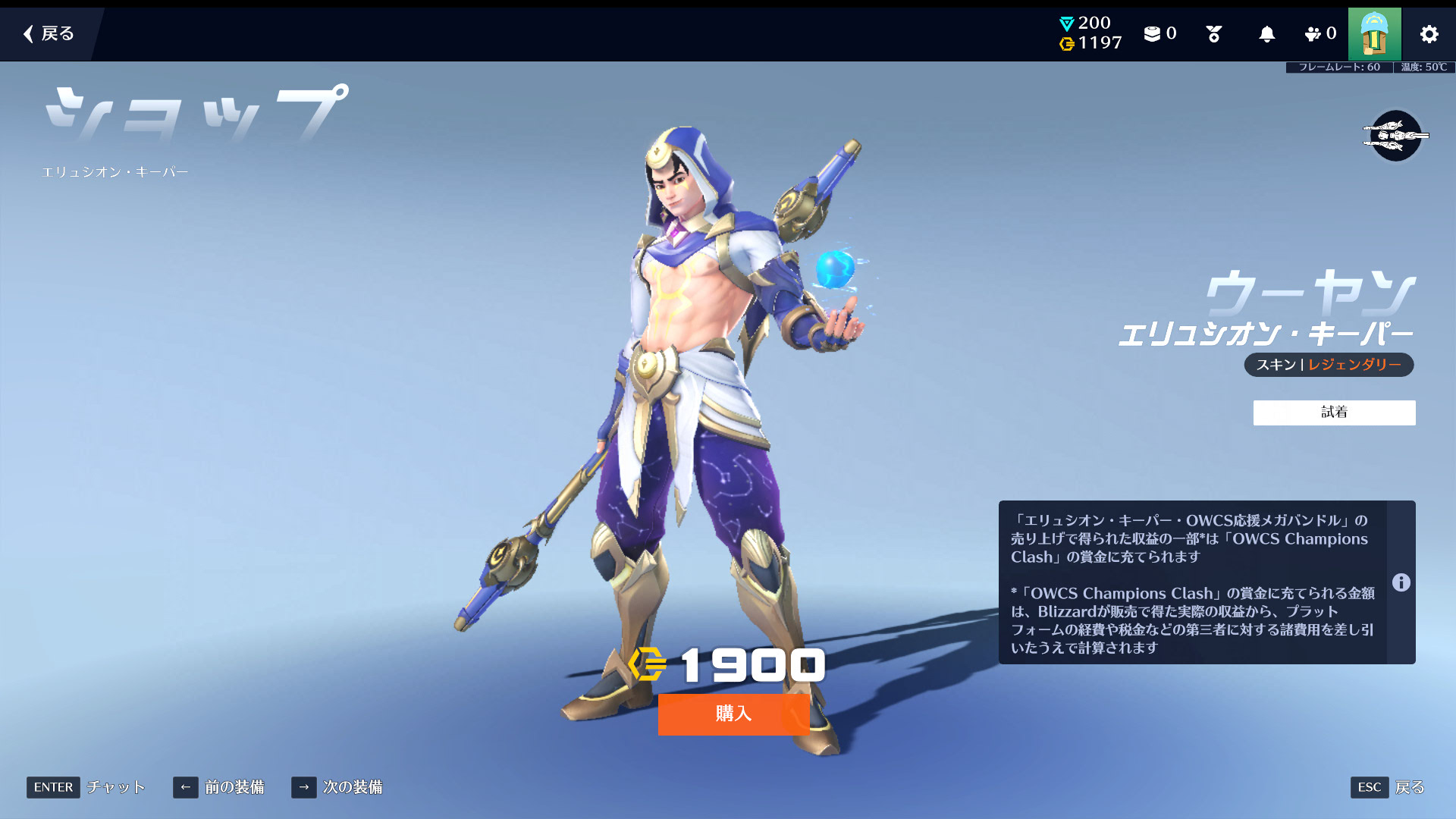Return using the bottom-right ESC 戻る label
The width and height of the screenshot is (1456, 819).
(x=1409, y=787)
